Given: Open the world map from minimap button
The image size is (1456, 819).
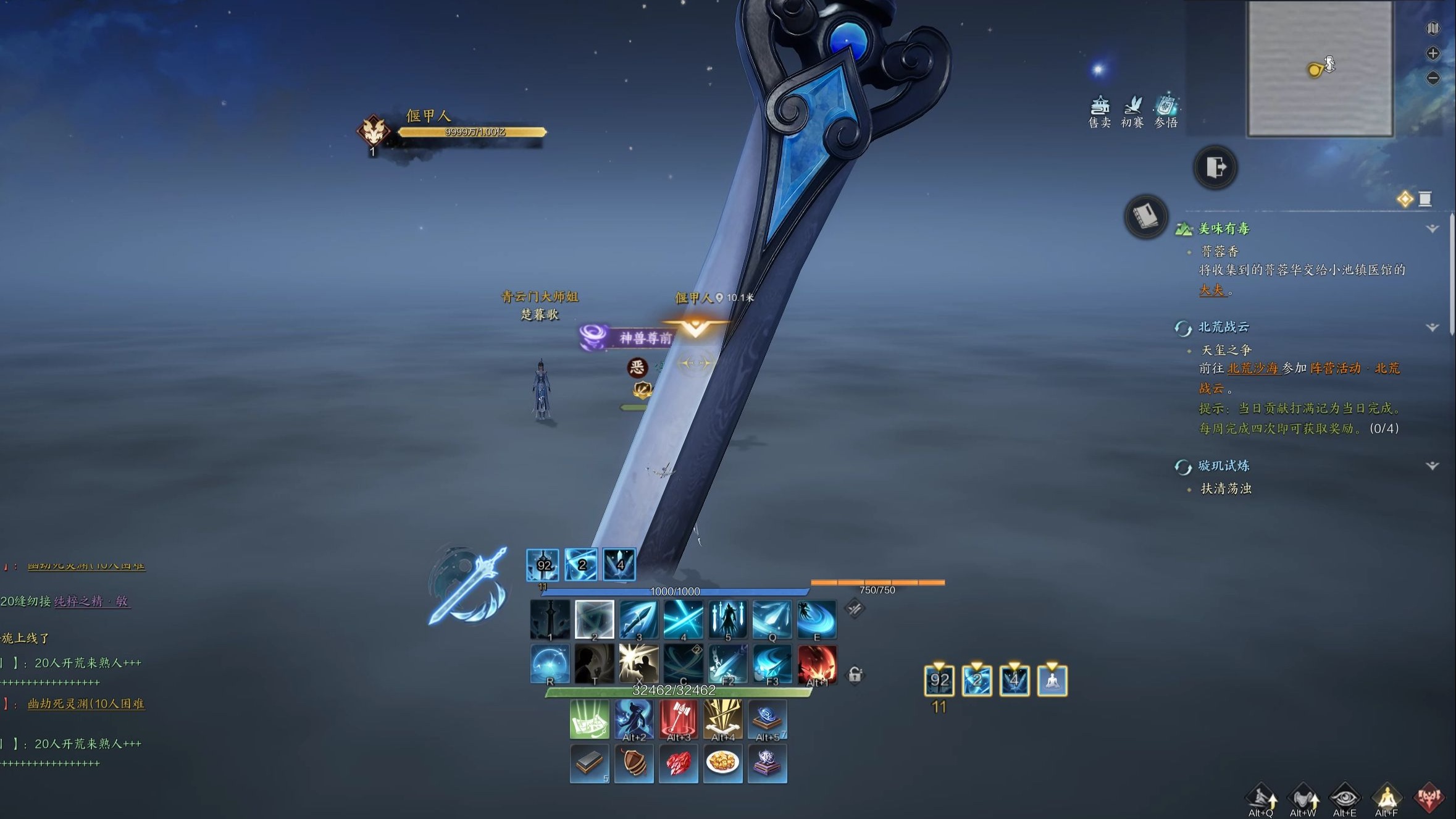Looking at the screenshot, I should pos(1433,28).
